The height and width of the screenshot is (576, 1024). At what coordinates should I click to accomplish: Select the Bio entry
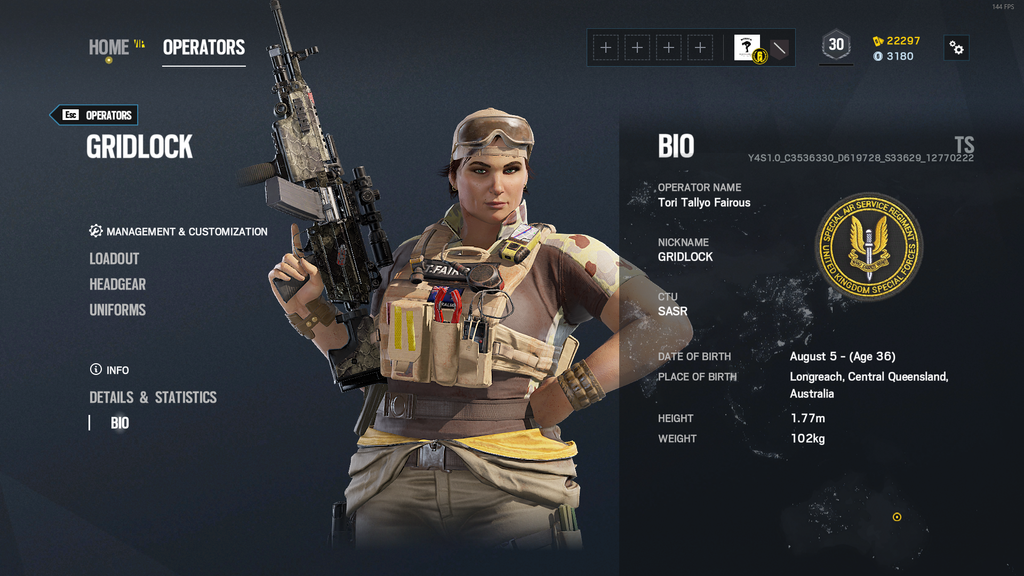point(120,423)
